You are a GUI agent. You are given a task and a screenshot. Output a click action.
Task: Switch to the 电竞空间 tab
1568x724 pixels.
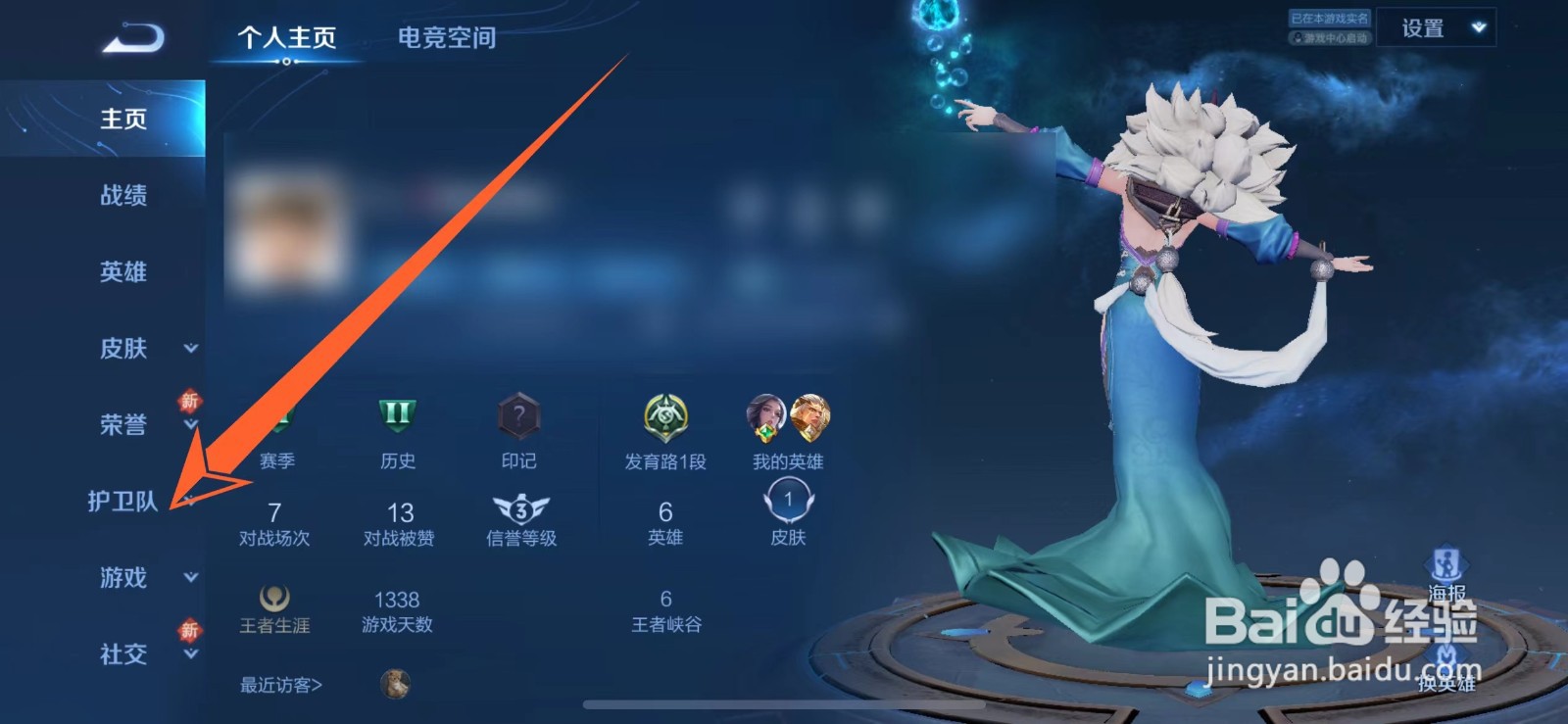446,37
